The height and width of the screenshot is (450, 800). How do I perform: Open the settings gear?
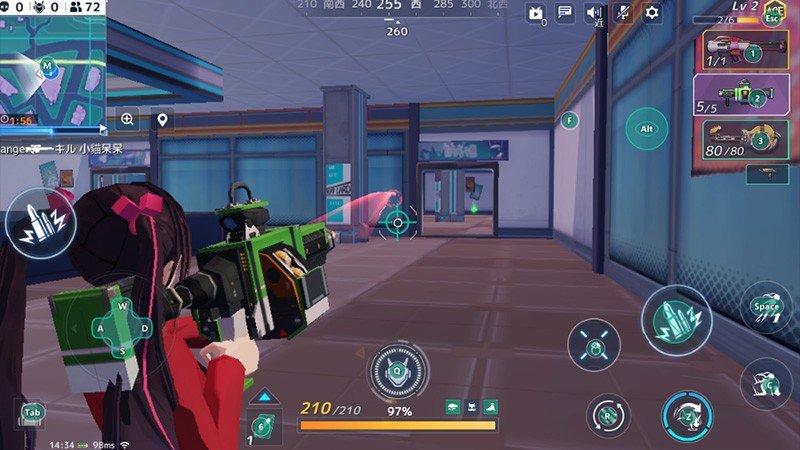[652, 13]
